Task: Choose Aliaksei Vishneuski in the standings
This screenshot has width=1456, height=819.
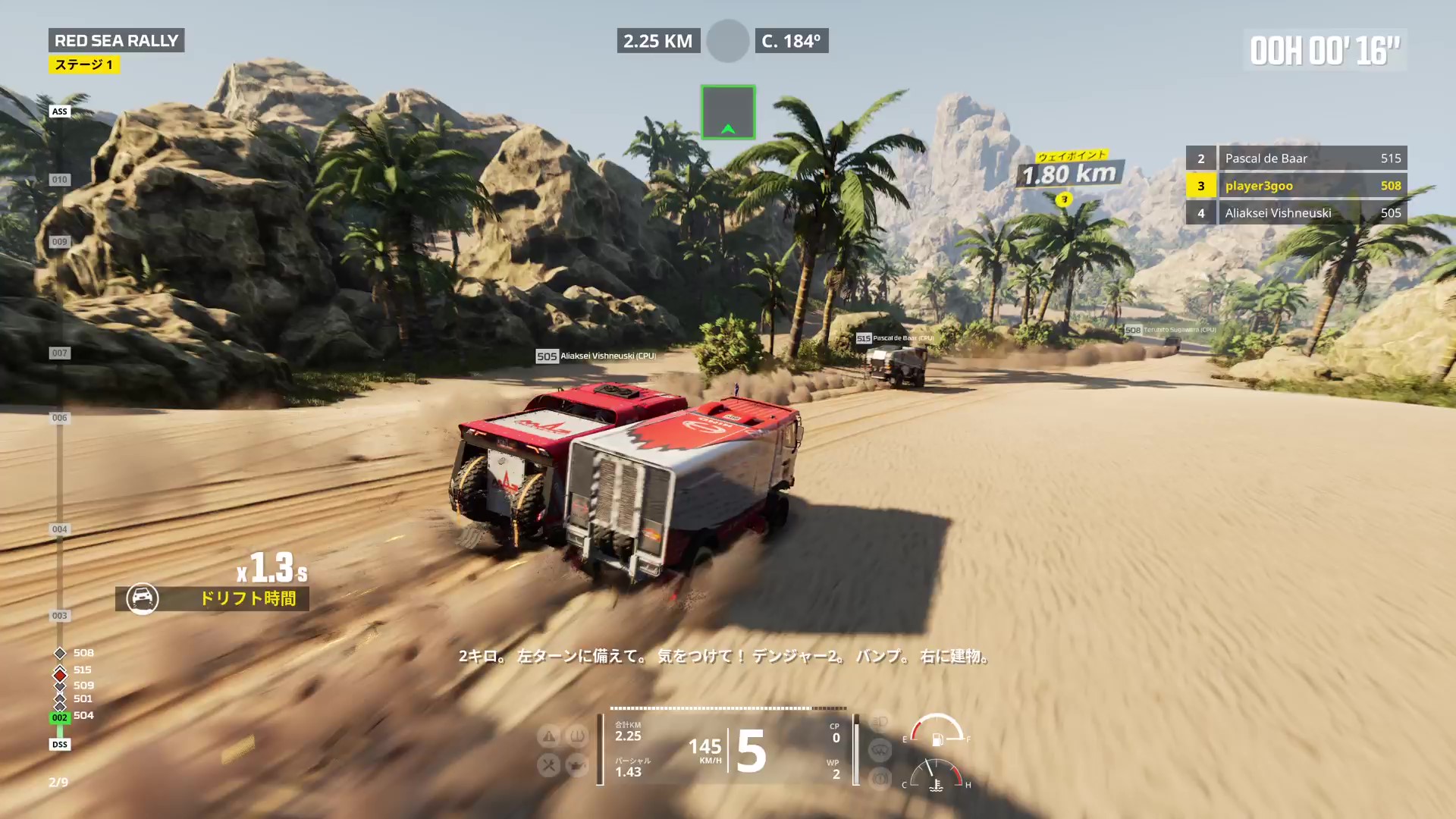Action: (x=1296, y=213)
